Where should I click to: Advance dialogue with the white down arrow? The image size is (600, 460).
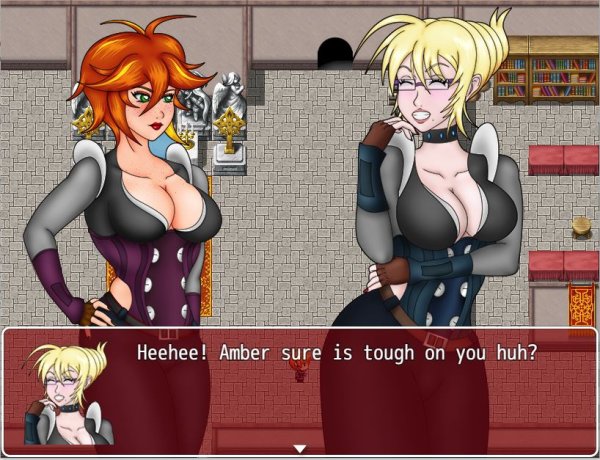click(299, 448)
